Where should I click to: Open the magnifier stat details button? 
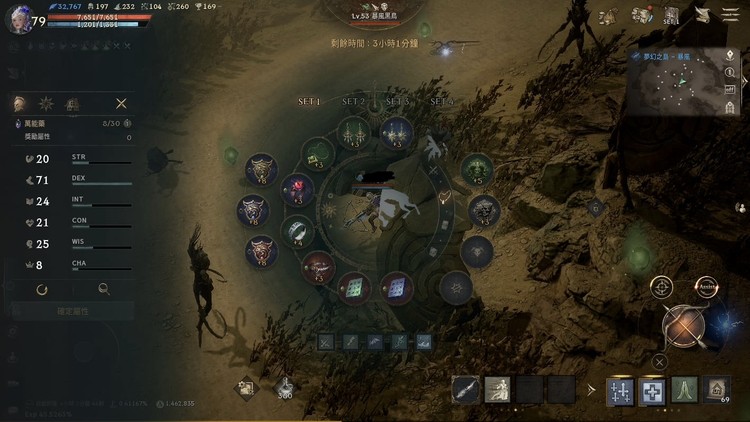(x=103, y=289)
